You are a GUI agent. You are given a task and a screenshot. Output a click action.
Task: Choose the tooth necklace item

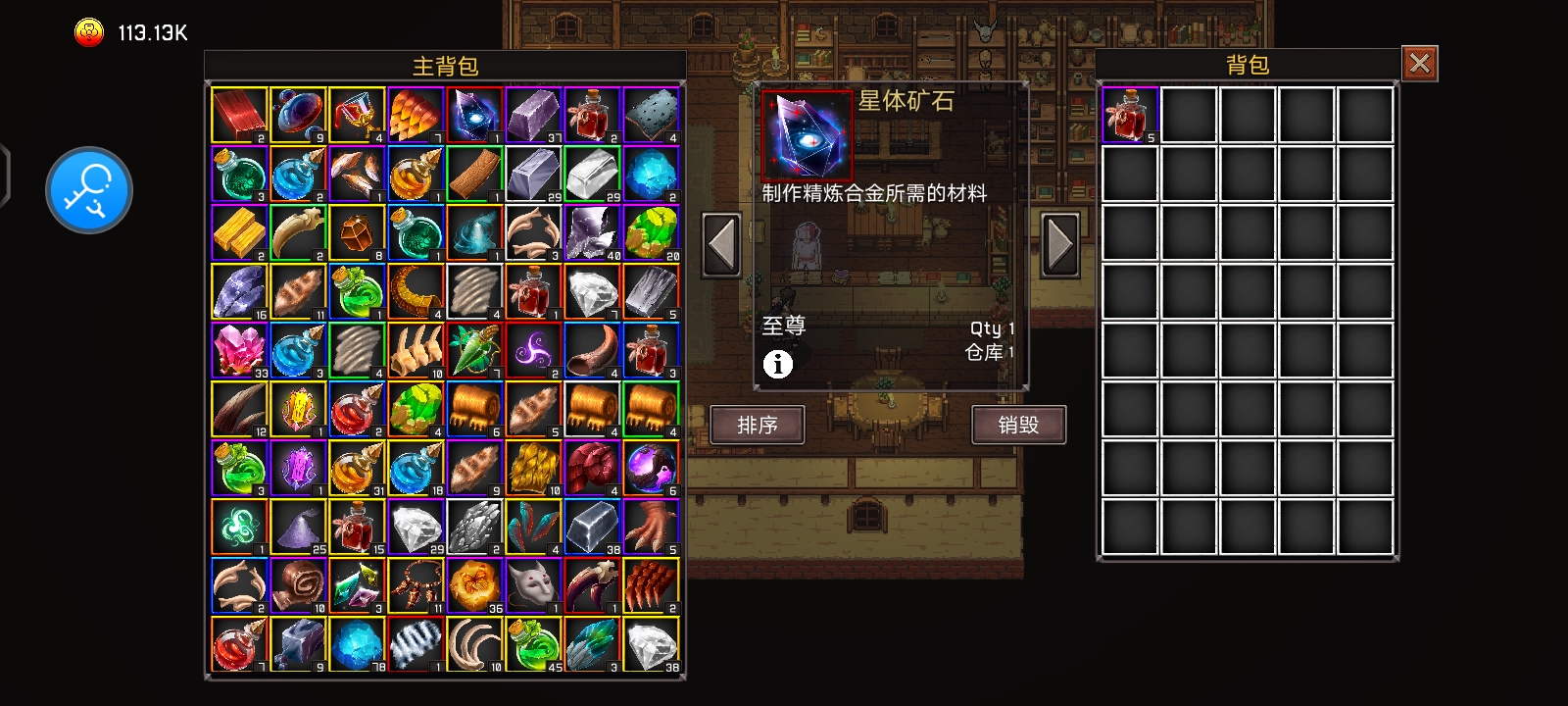point(416,585)
